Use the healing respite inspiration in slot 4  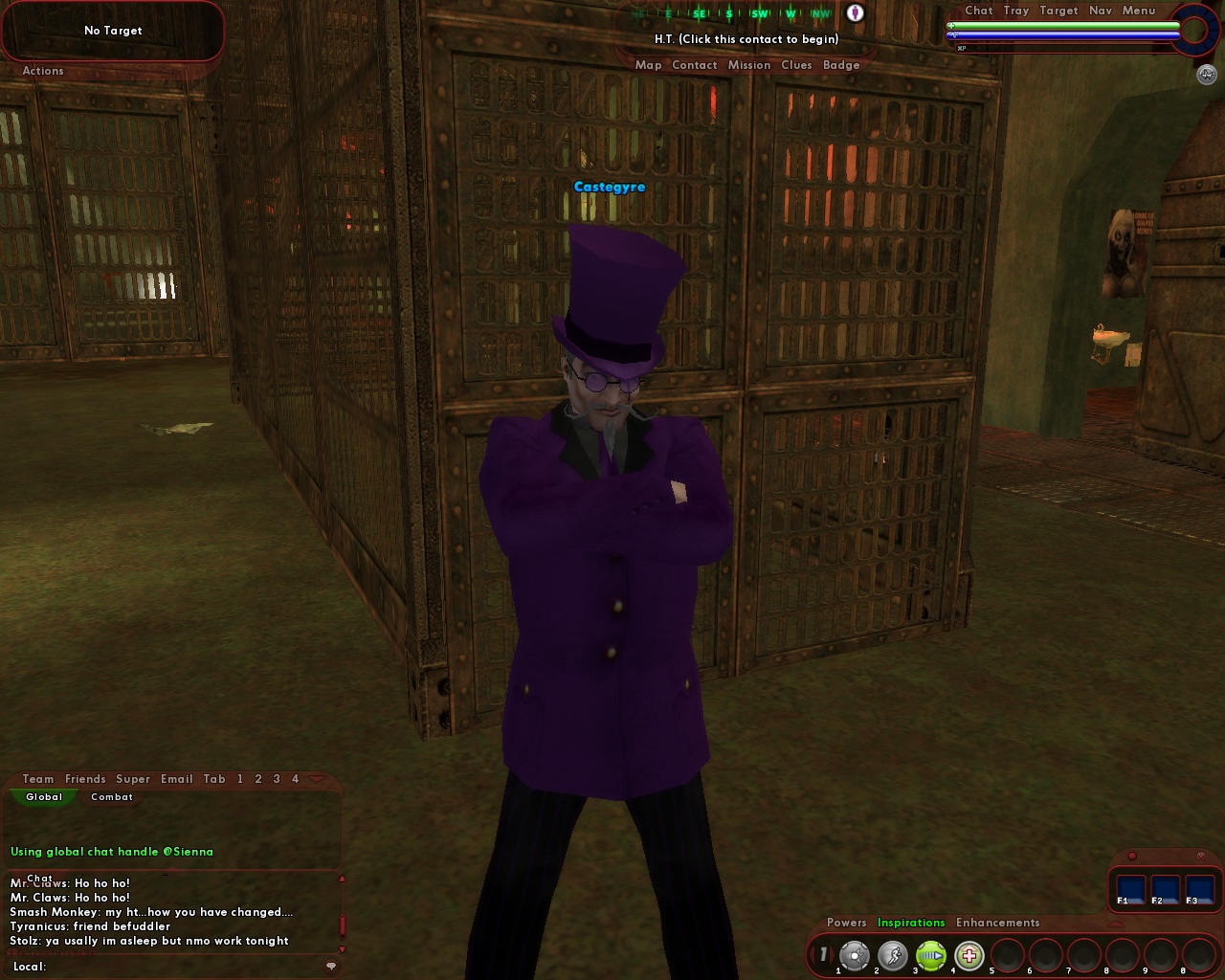tap(969, 952)
